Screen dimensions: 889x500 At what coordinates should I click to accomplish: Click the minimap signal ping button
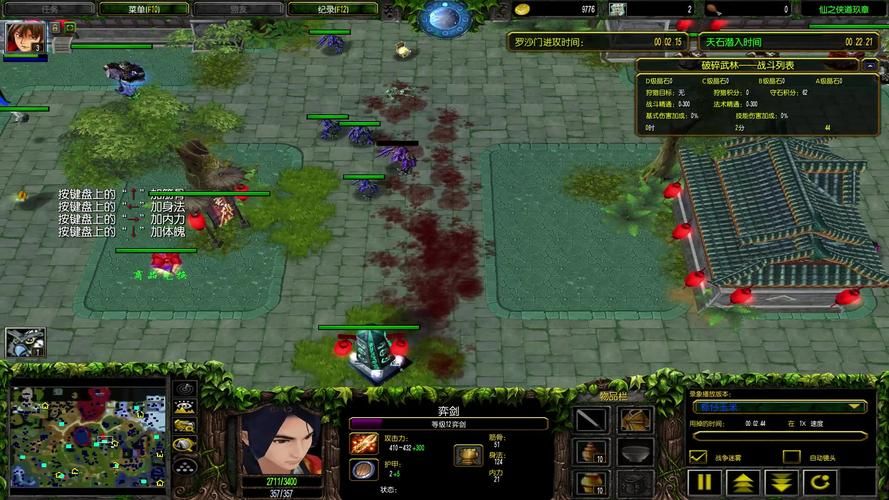tap(184, 389)
